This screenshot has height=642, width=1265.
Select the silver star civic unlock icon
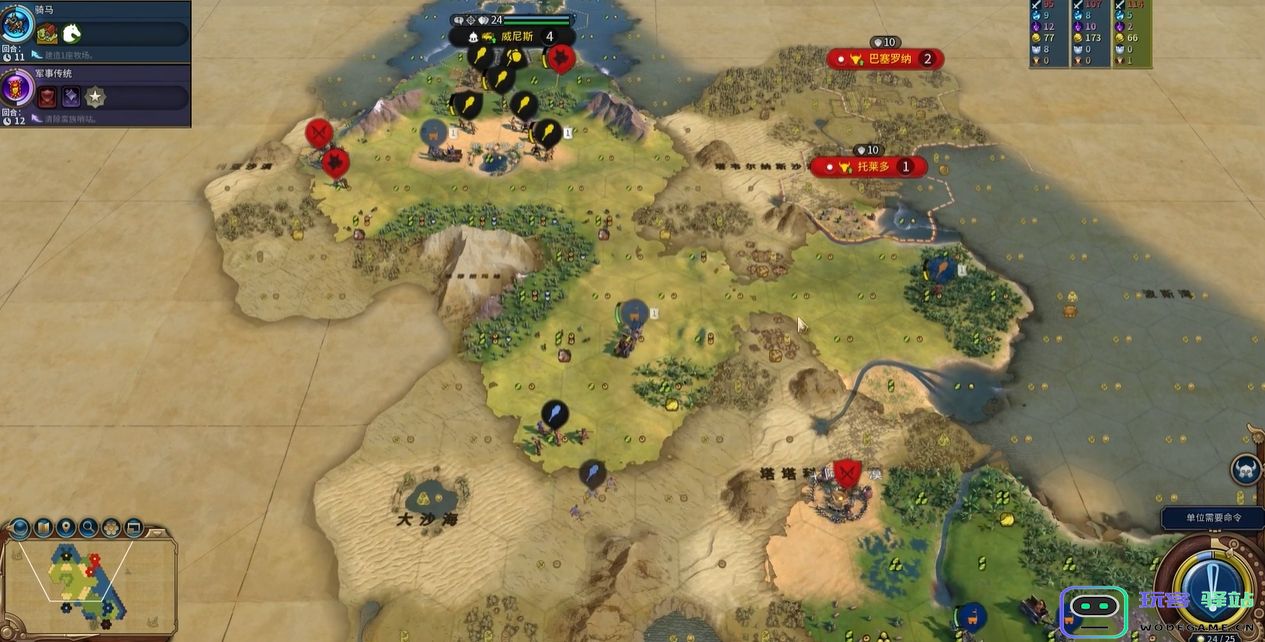[x=95, y=97]
